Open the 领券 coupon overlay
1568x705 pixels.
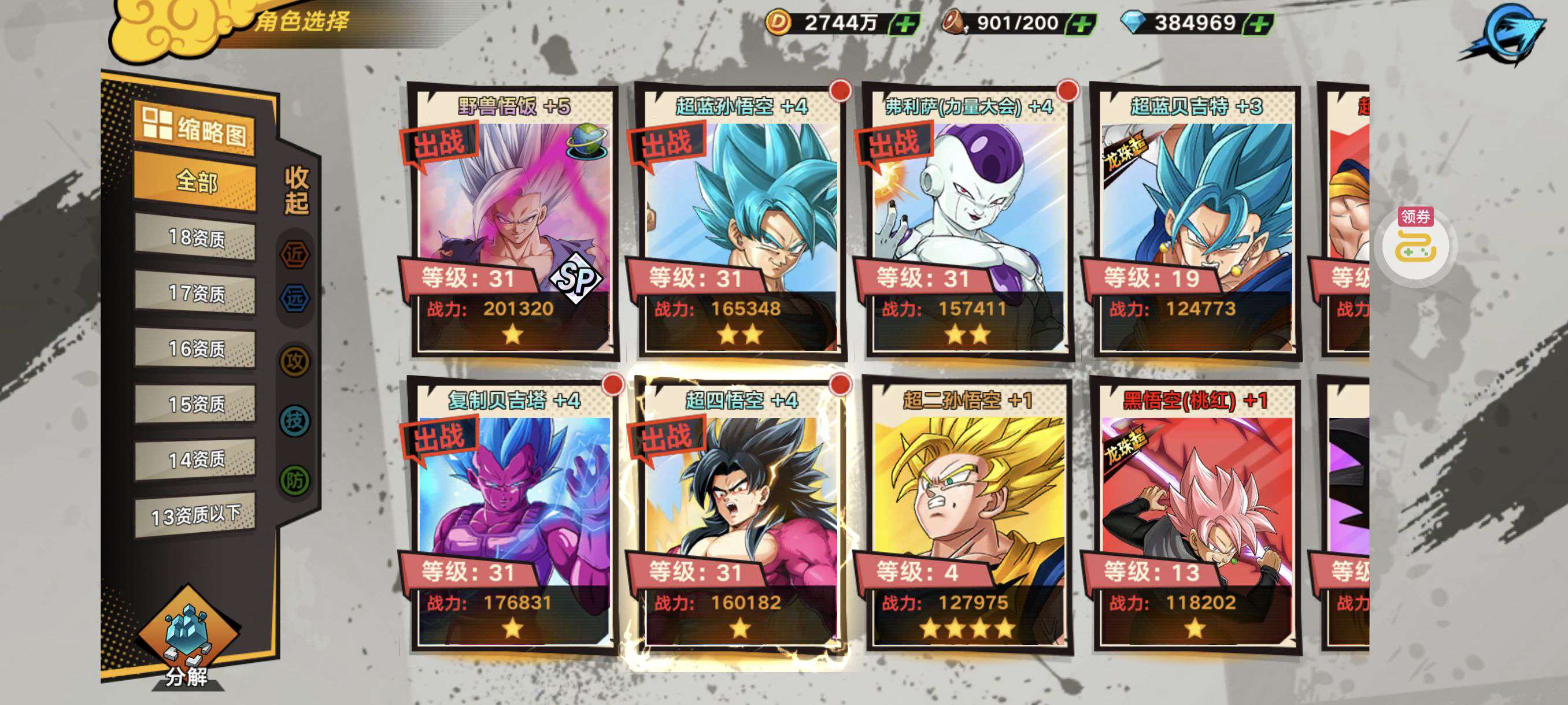(1415, 242)
